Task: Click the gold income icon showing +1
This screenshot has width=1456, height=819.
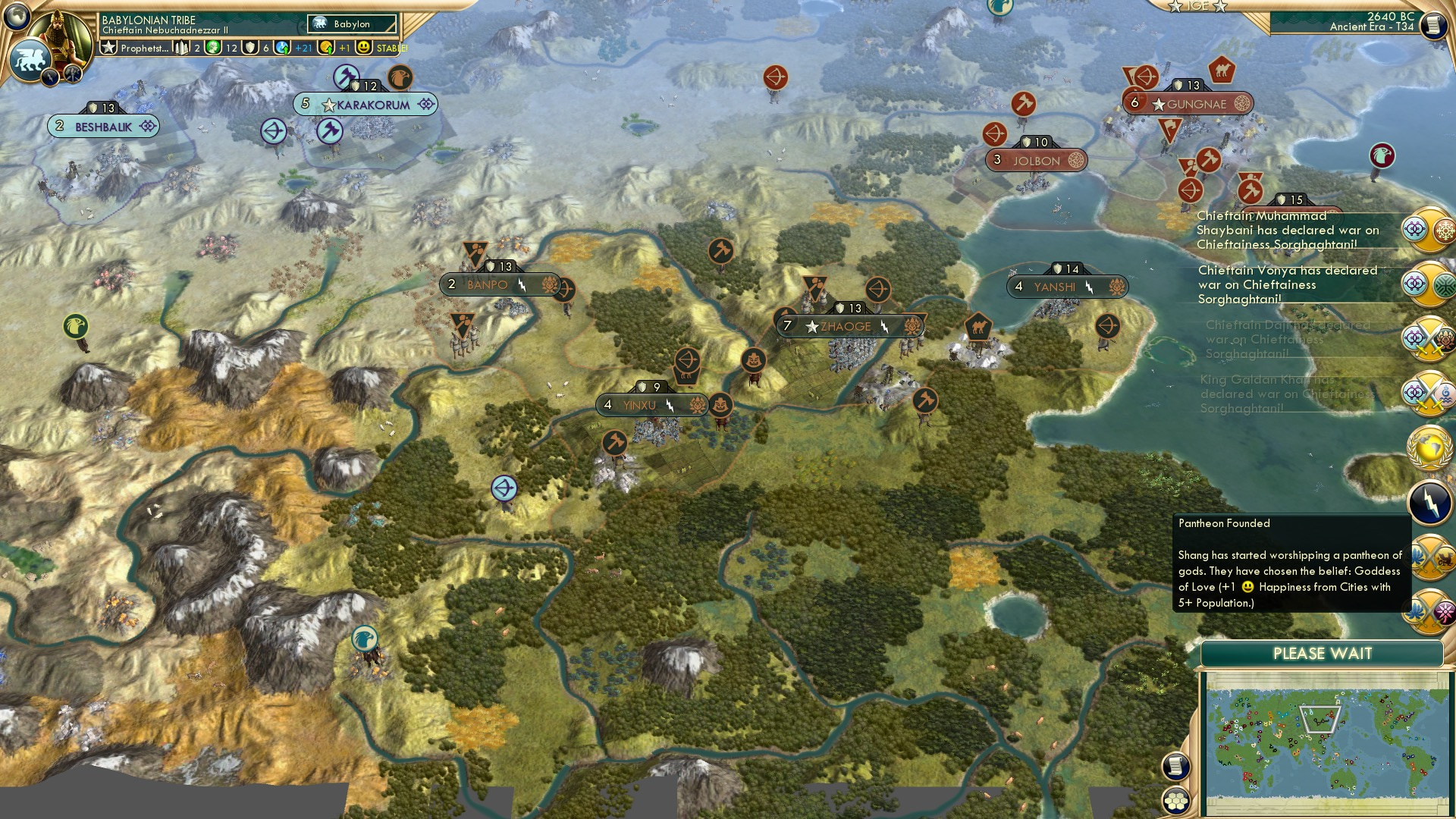Action: [x=325, y=47]
